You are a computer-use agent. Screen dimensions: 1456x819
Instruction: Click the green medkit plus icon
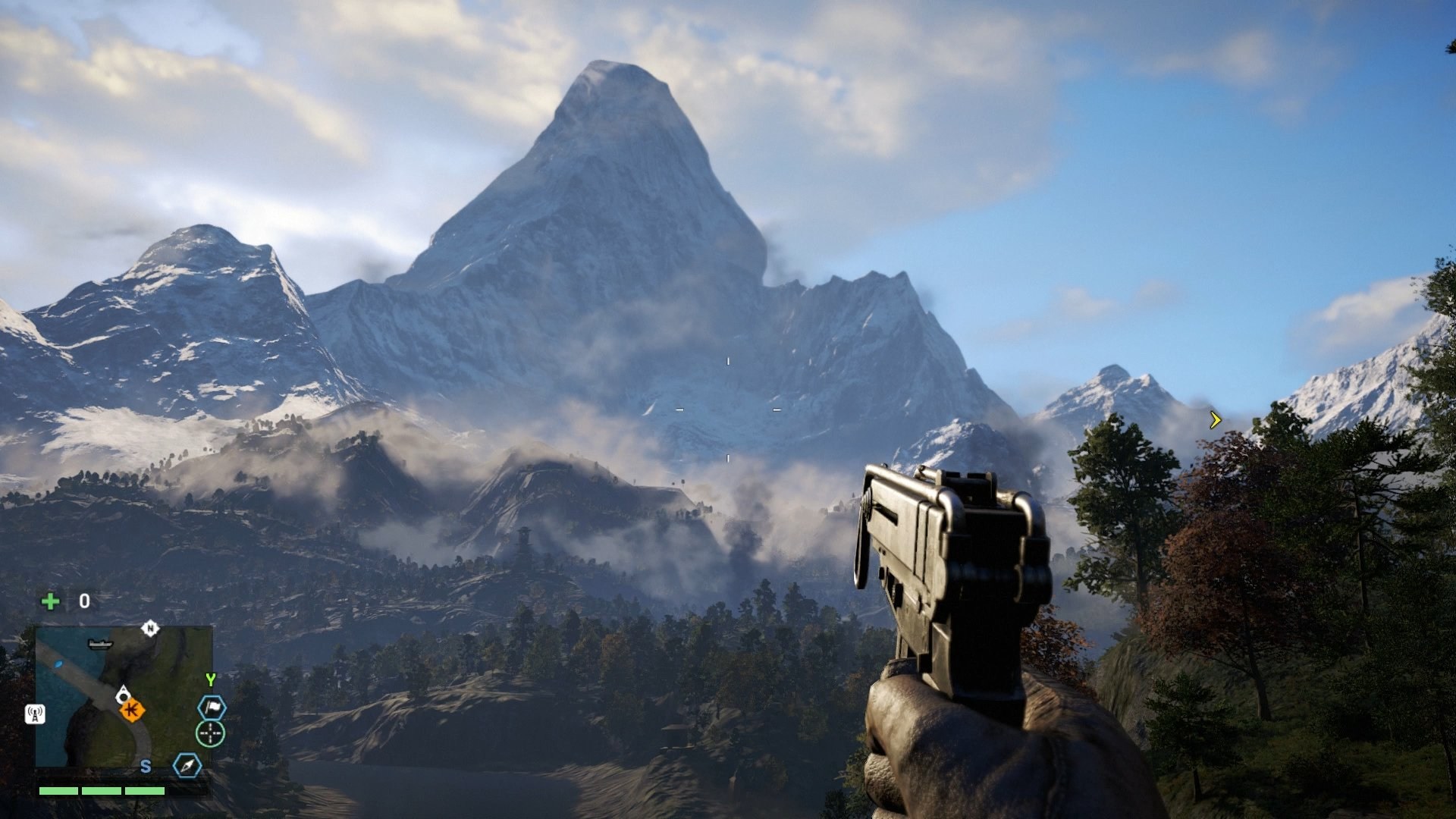(50, 601)
